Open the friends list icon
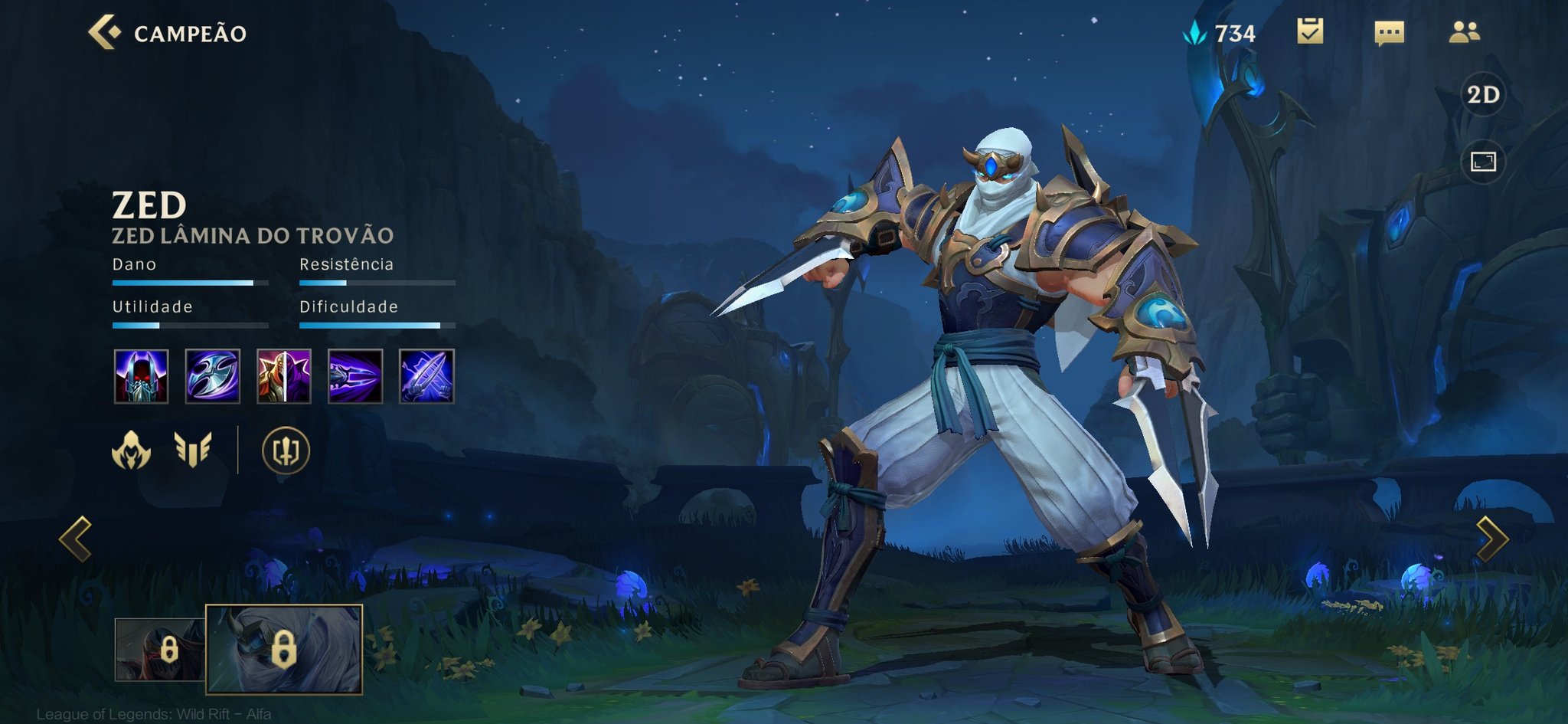The image size is (1568, 724). coord(1465,31)
